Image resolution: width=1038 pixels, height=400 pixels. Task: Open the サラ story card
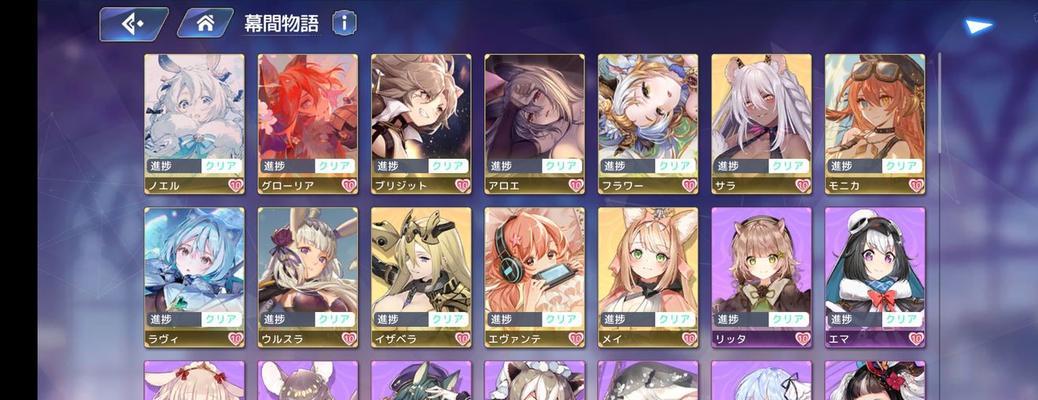tap(761, 120)
